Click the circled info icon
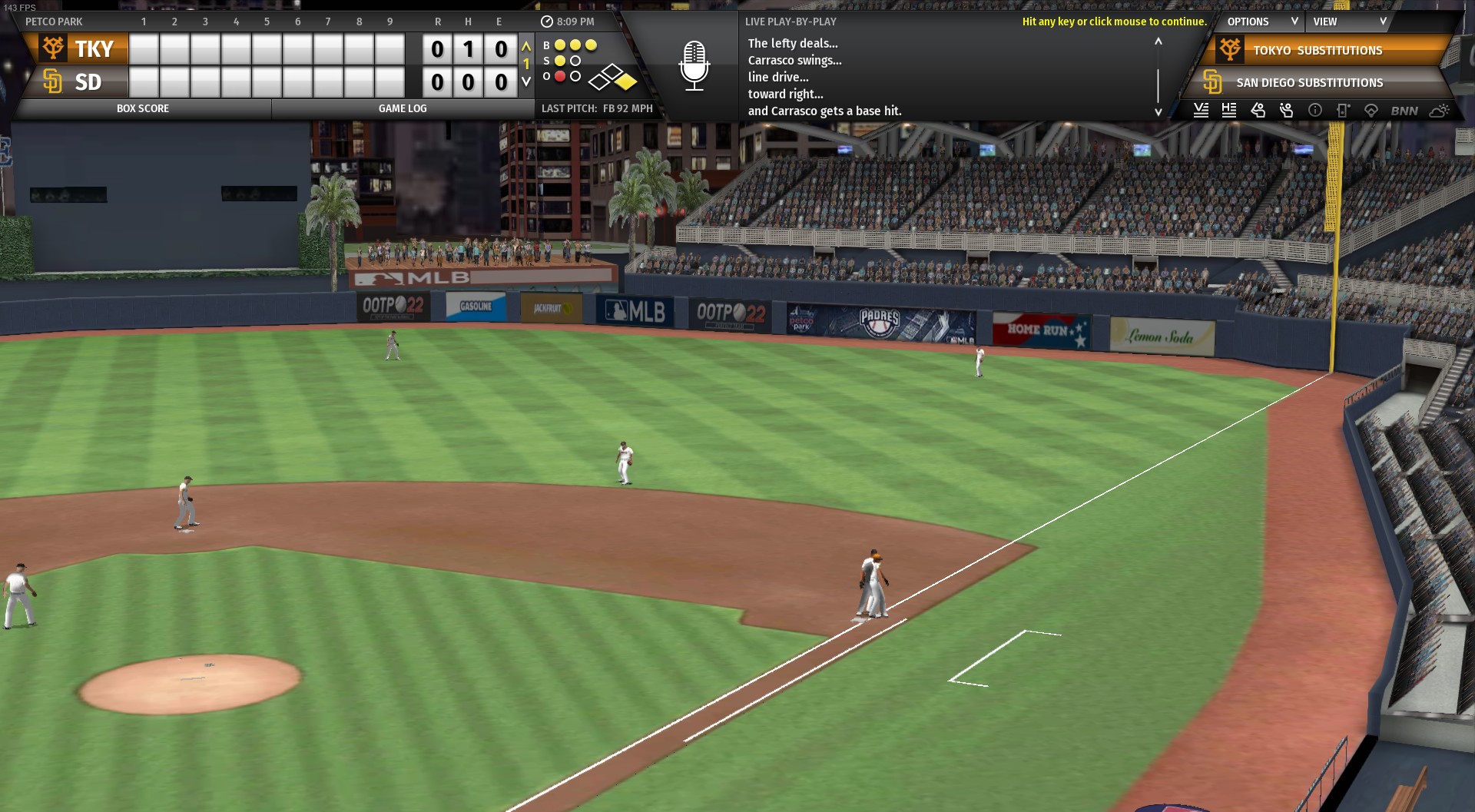The height and width of the screenshot is (812, 1475). [1315, 111]
